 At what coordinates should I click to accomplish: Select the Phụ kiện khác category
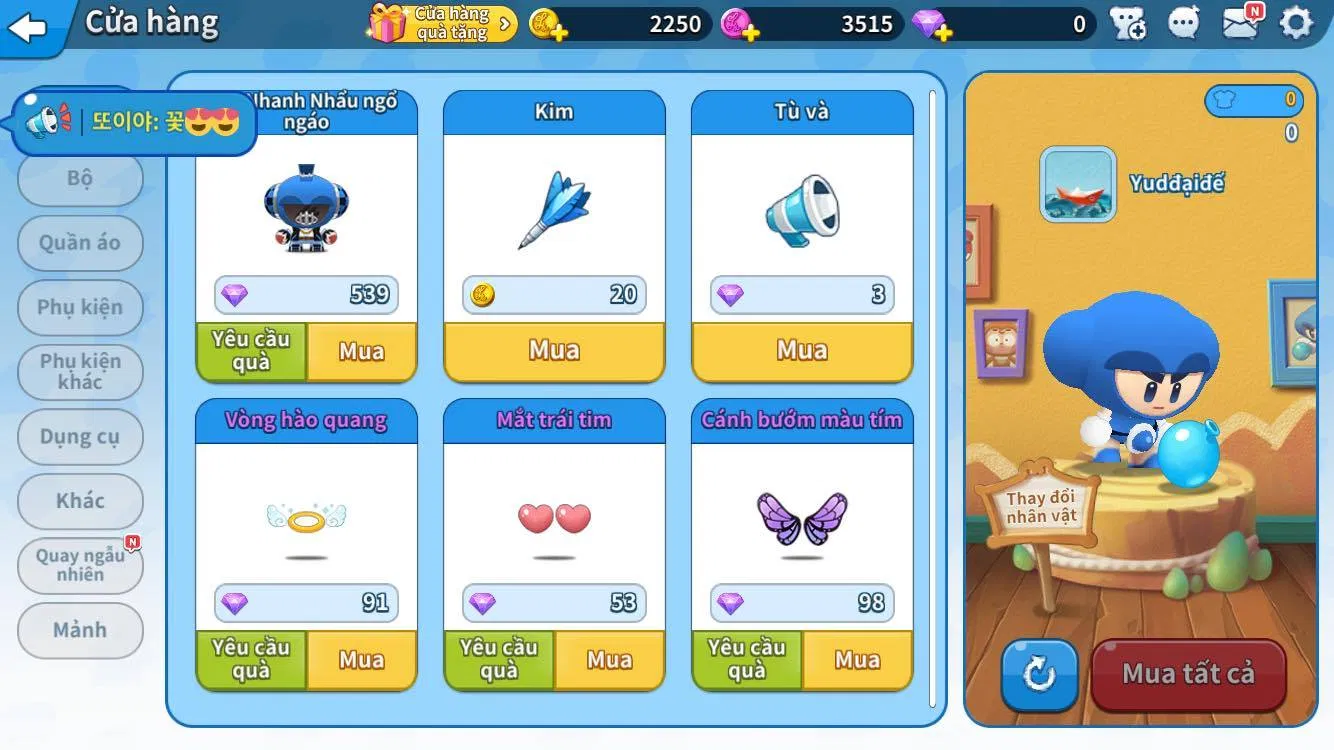80,371
